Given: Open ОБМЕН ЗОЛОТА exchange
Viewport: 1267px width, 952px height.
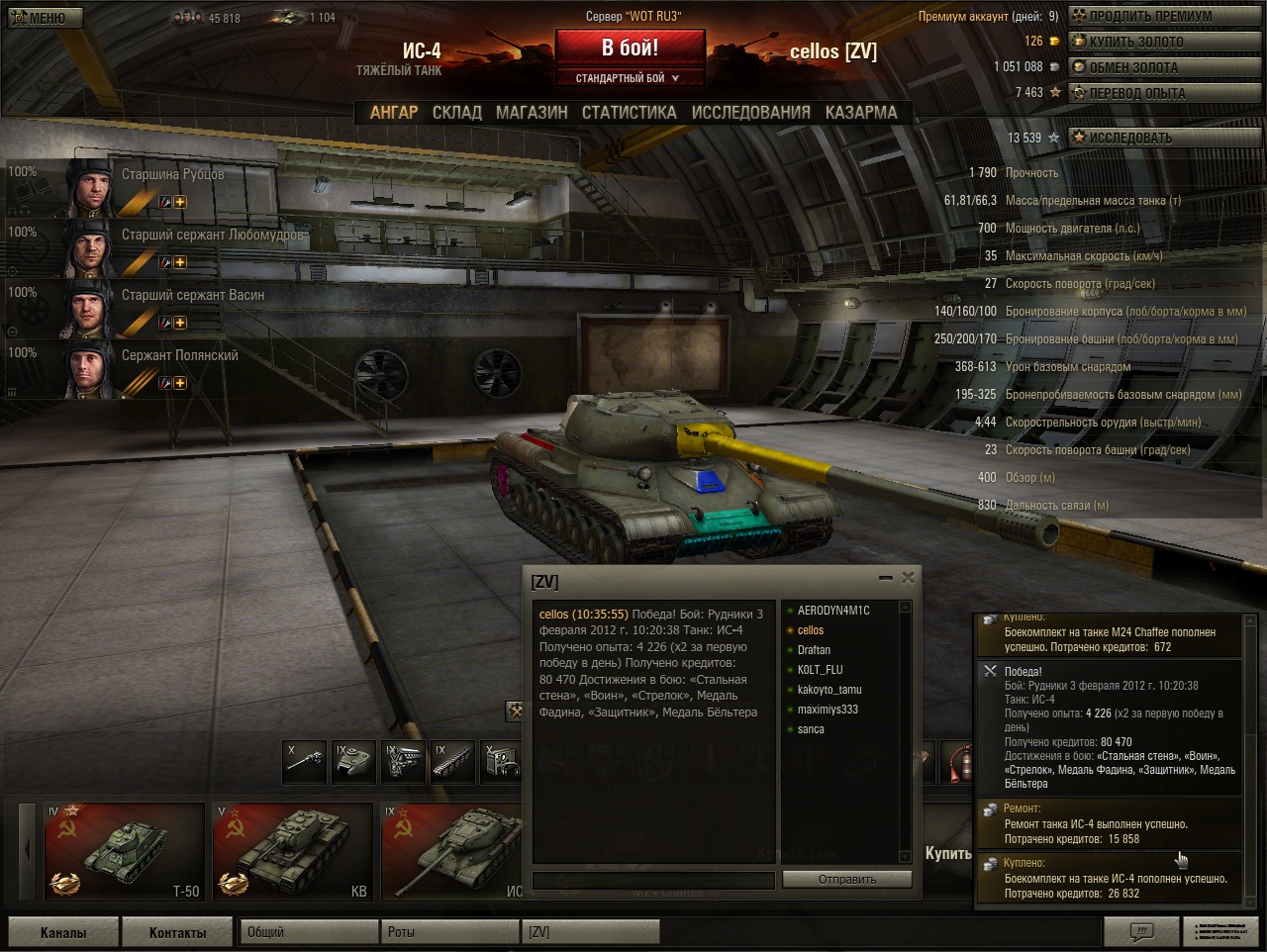Looking at the screenshot, I should click(1165, 67).
